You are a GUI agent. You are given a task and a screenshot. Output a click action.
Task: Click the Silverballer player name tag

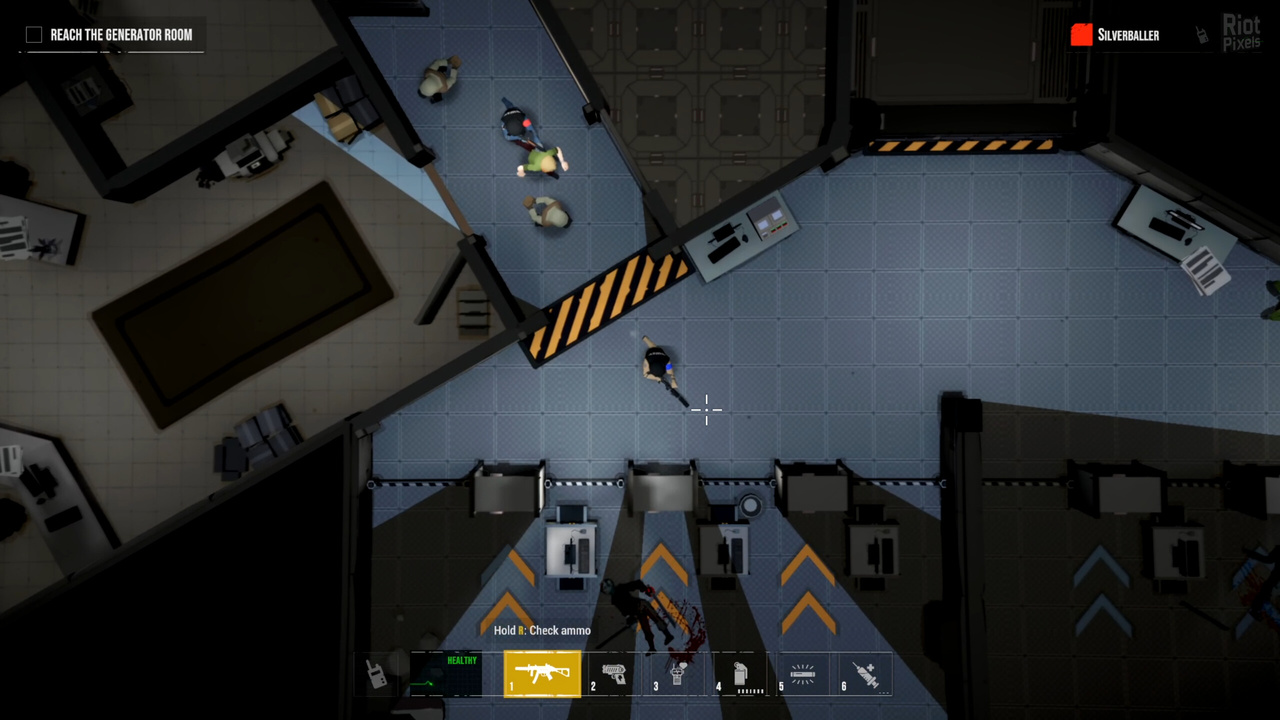[1128, 35]
